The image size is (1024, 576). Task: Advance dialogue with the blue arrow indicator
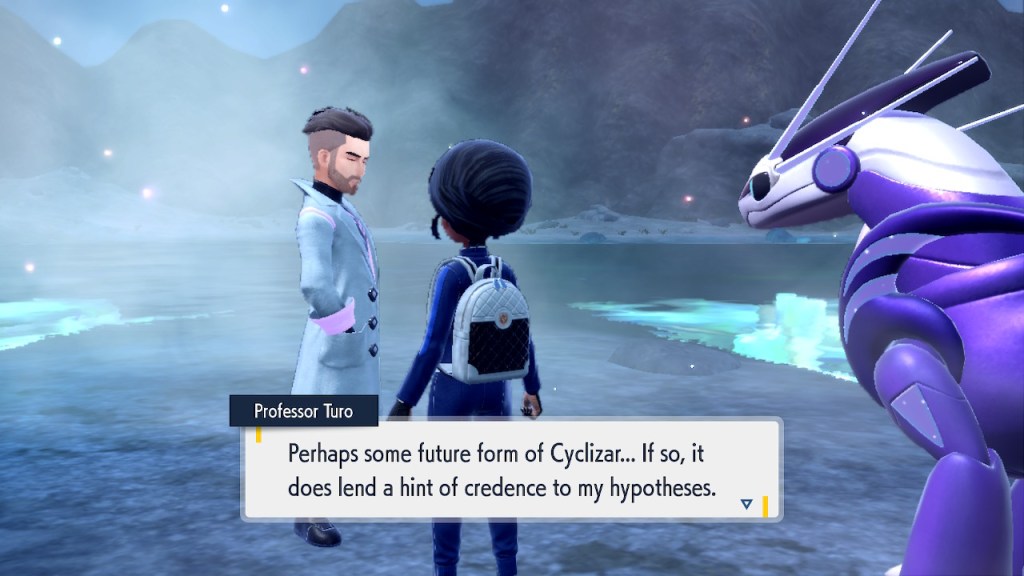[x=746, y=504]
